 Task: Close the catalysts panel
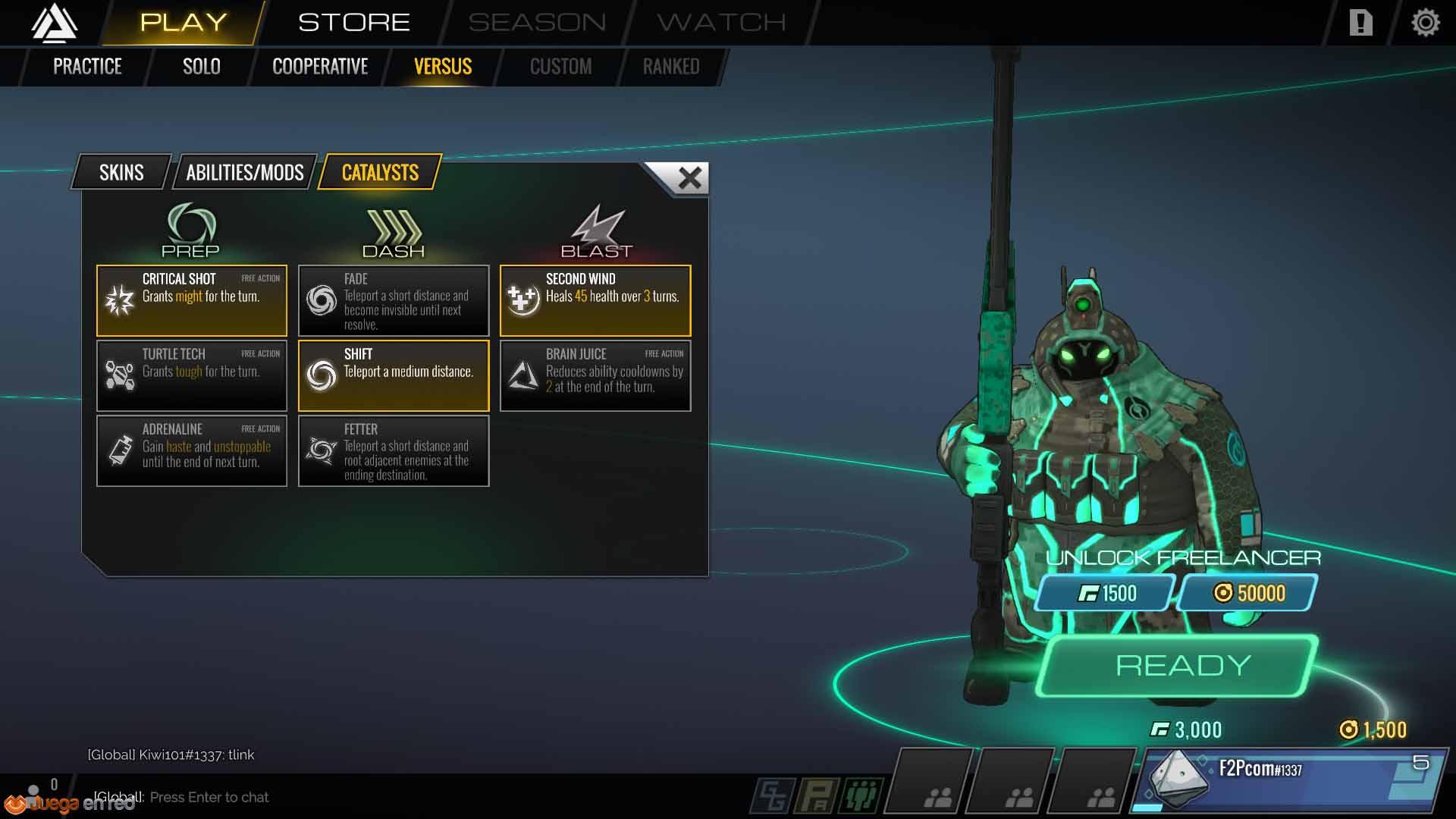coord(689,178)
